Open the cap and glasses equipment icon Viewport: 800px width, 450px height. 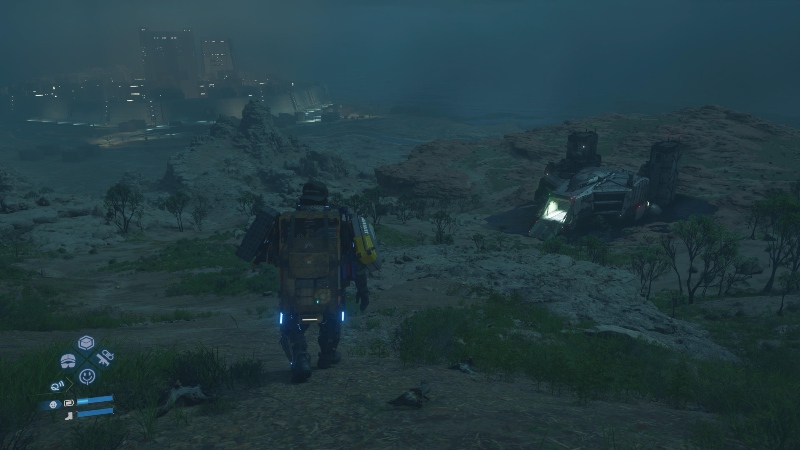click(x=68, y=360)
